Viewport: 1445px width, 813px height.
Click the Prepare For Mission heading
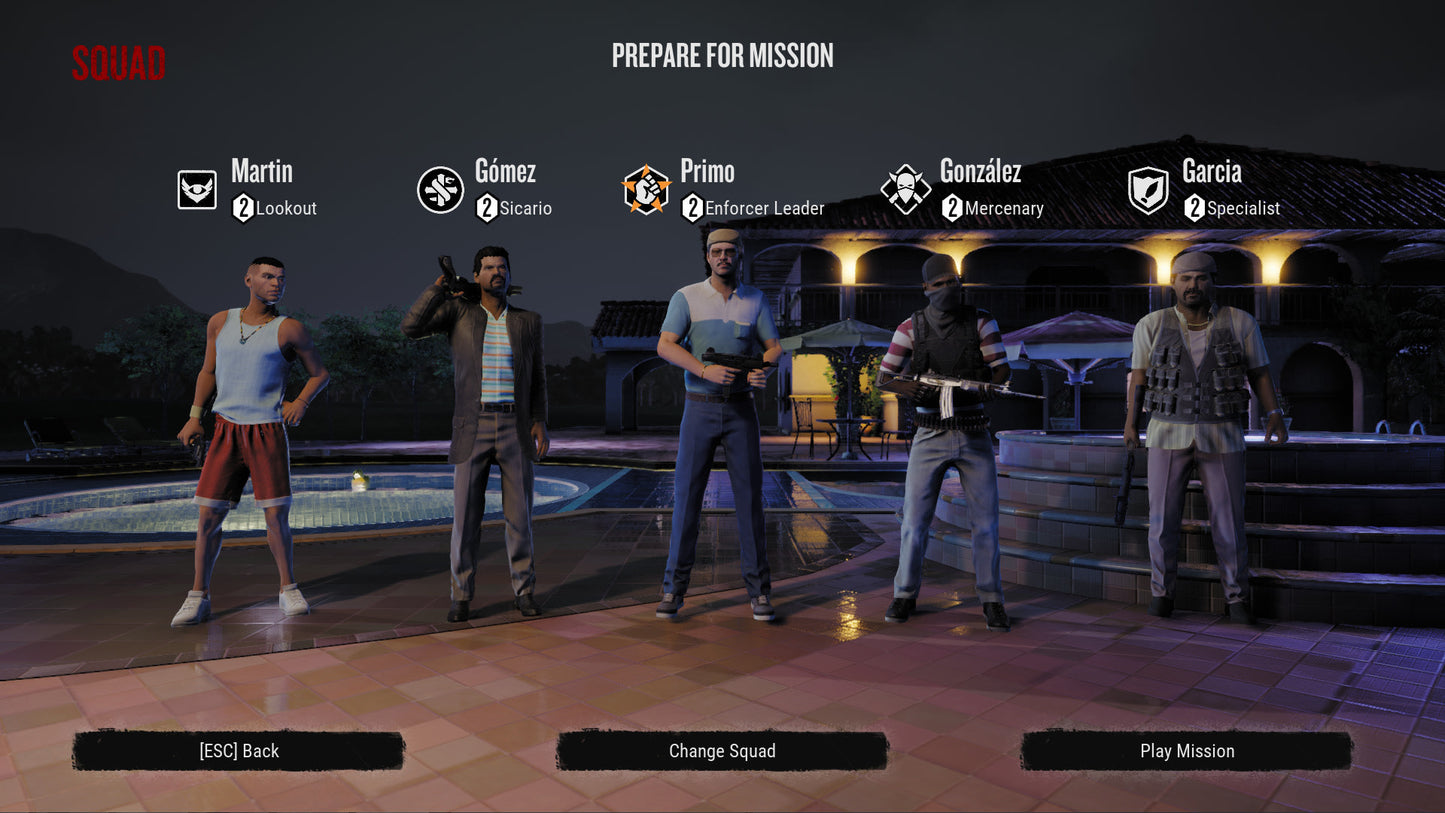point(723,56)
